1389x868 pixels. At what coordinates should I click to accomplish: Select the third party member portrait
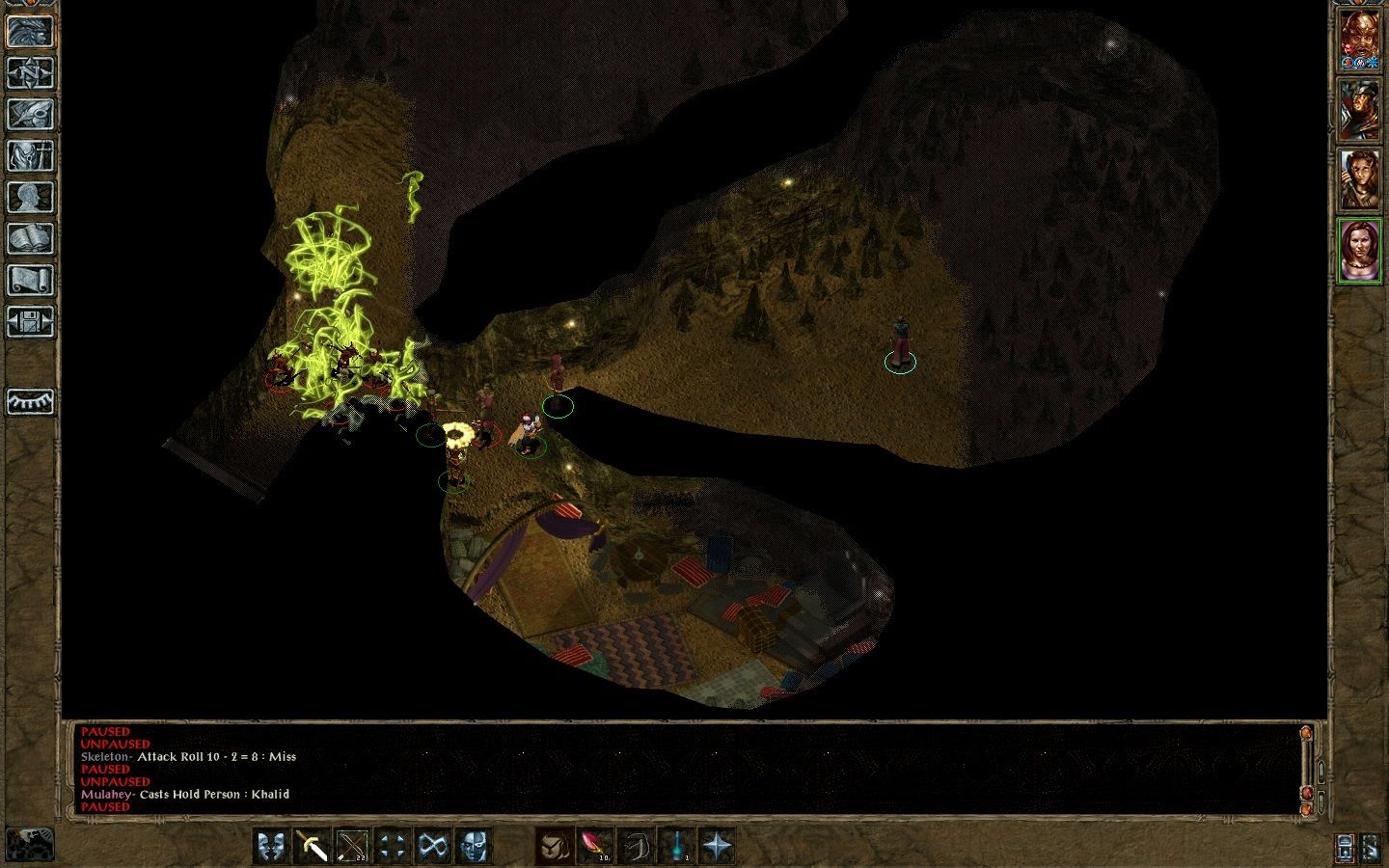(x=1359, y=179)
